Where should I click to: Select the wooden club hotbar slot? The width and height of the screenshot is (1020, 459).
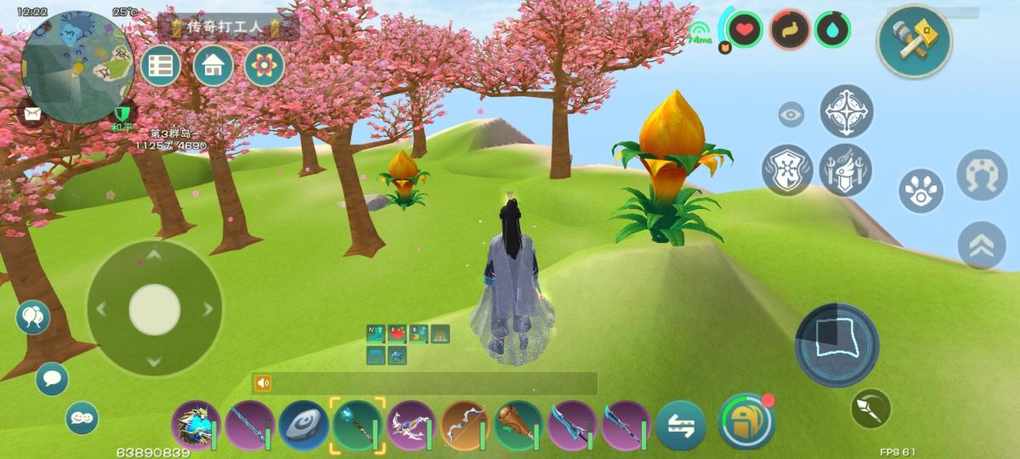pos(518,425)
